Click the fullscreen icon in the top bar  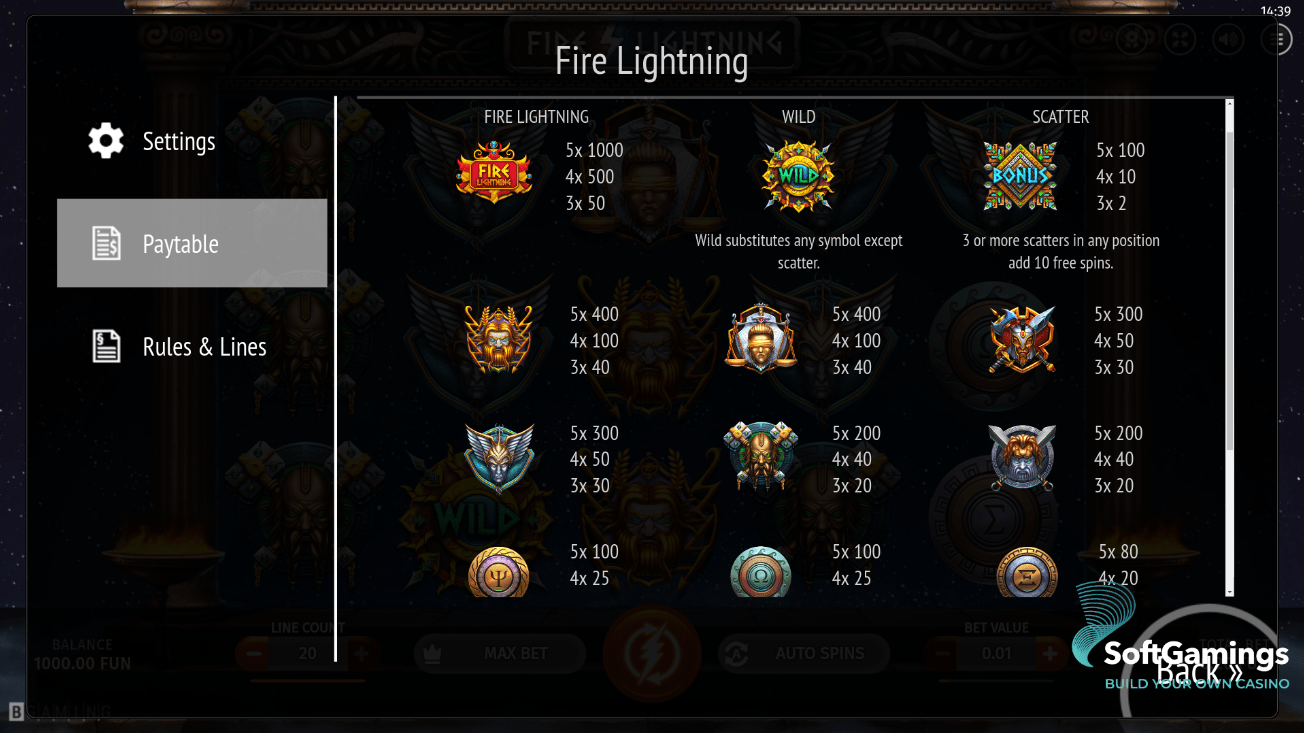[x=1180, y=39]
